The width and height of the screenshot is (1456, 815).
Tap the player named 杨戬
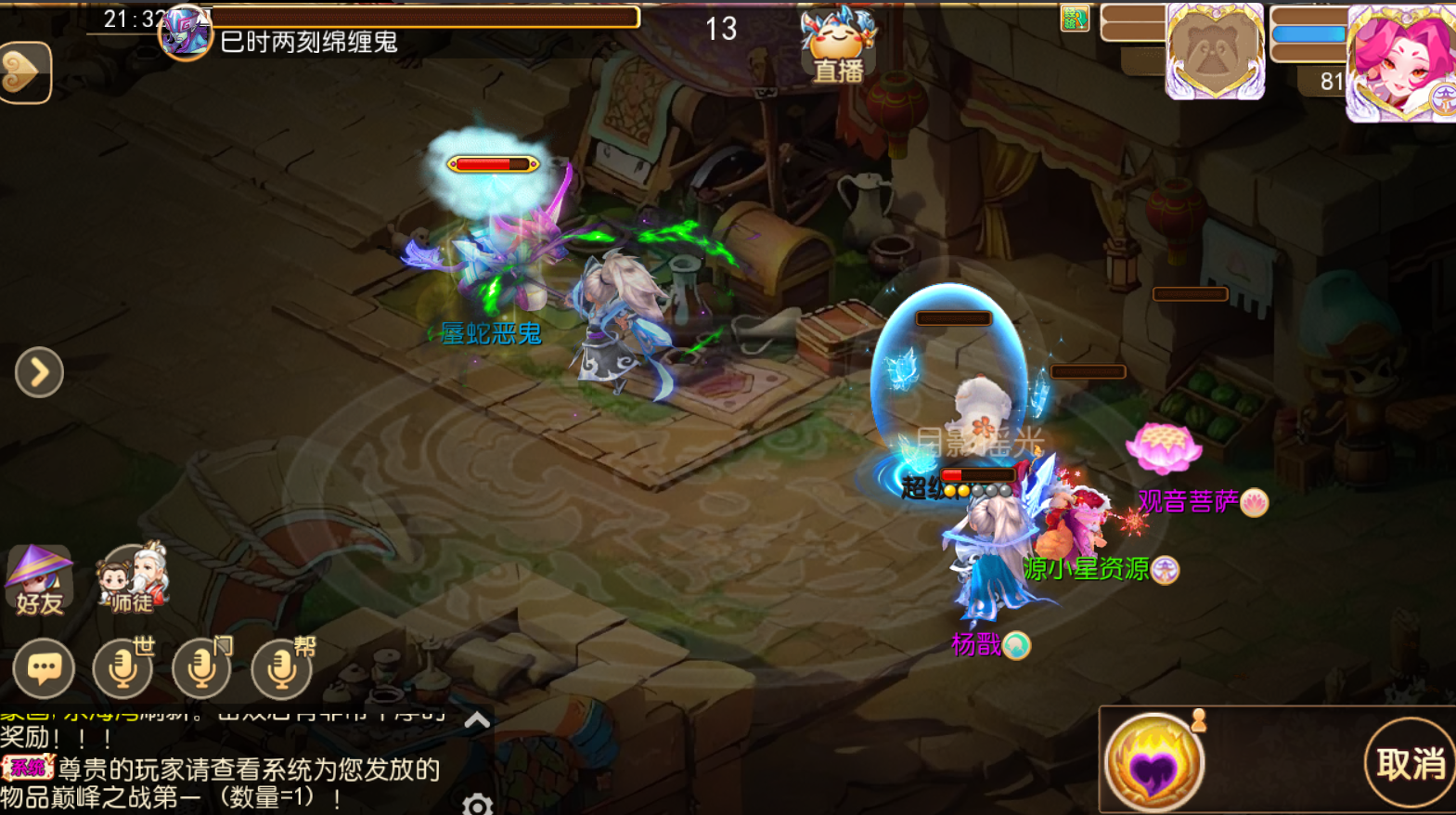point(979,646)
